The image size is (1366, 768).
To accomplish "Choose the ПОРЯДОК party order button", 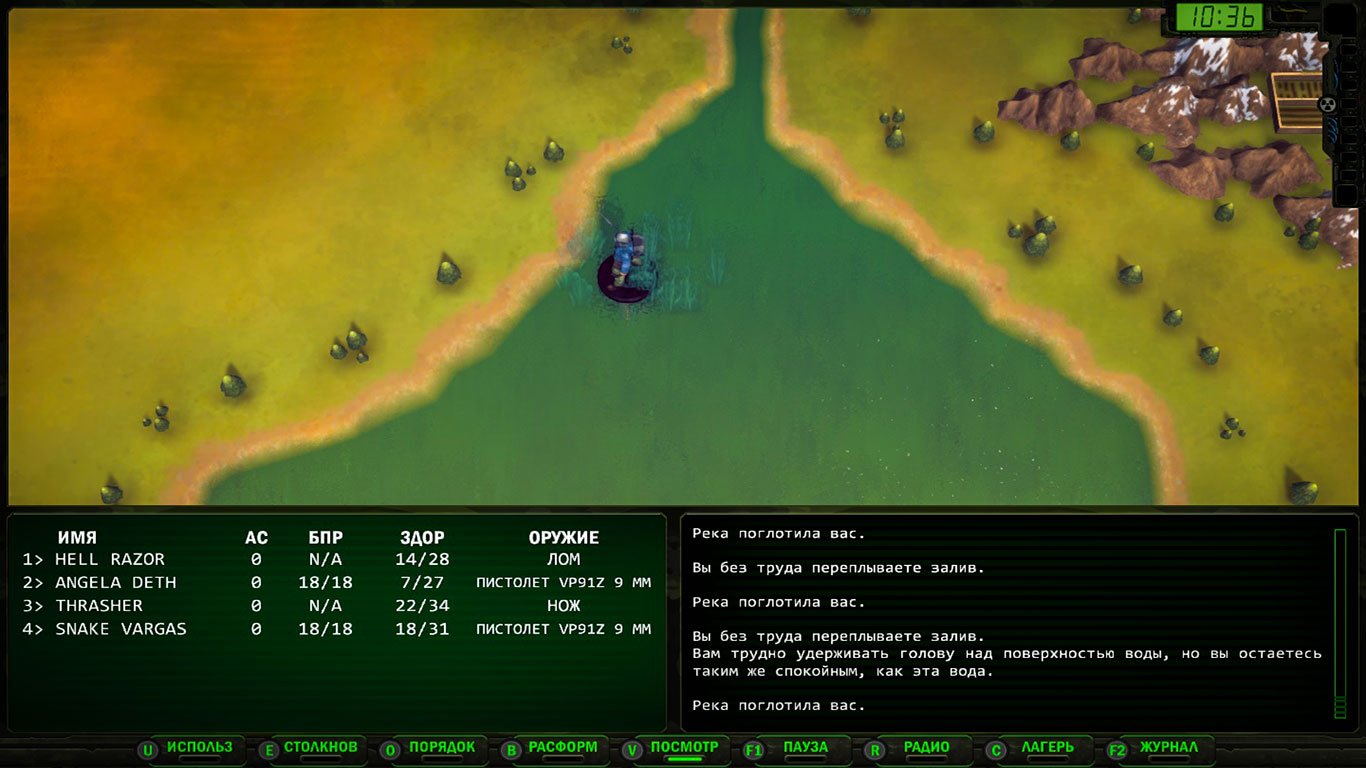I will pyautogui.click(x=442, y=748).
